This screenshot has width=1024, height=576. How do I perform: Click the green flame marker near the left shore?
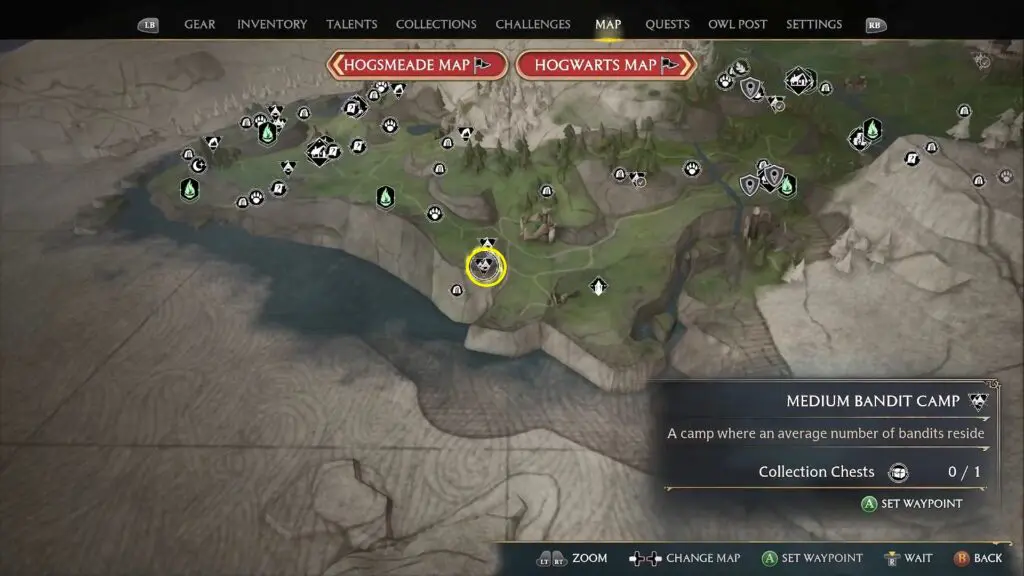188,189
